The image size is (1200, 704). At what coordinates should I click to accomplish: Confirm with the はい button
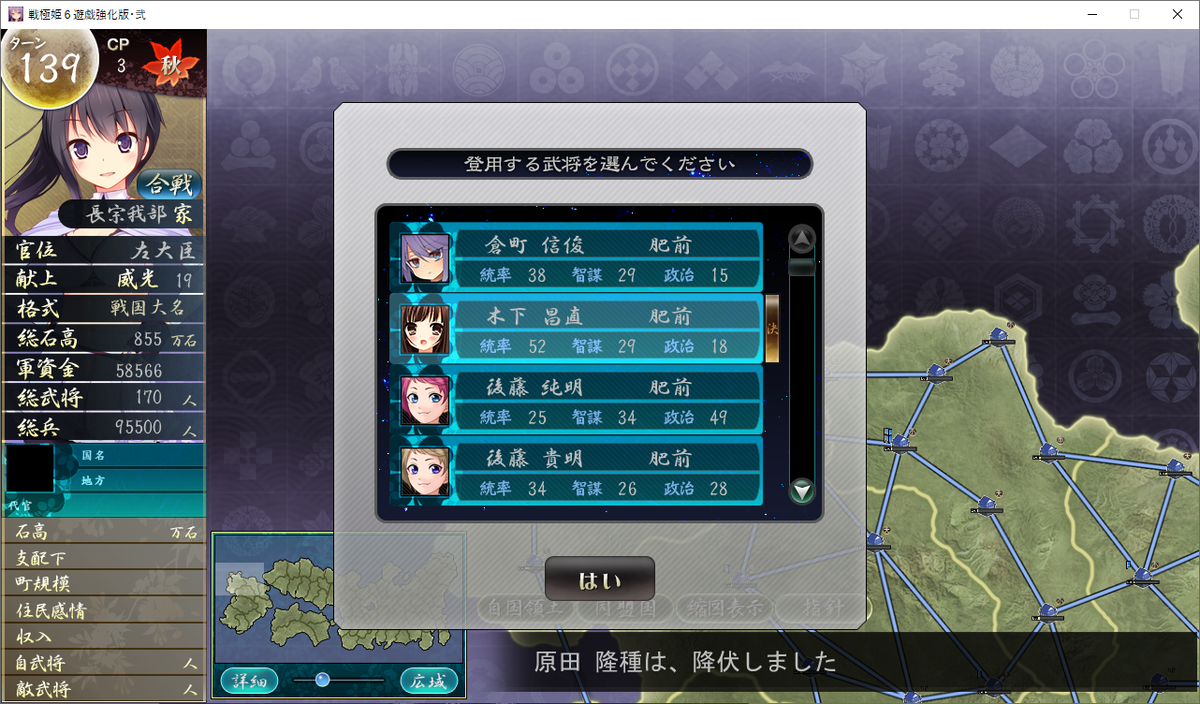[600, 580]
